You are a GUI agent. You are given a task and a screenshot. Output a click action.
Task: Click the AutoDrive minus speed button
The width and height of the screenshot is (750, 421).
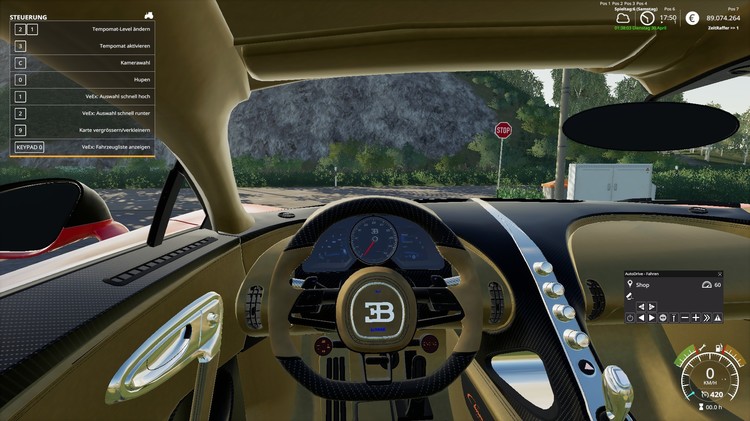point(685,318)
